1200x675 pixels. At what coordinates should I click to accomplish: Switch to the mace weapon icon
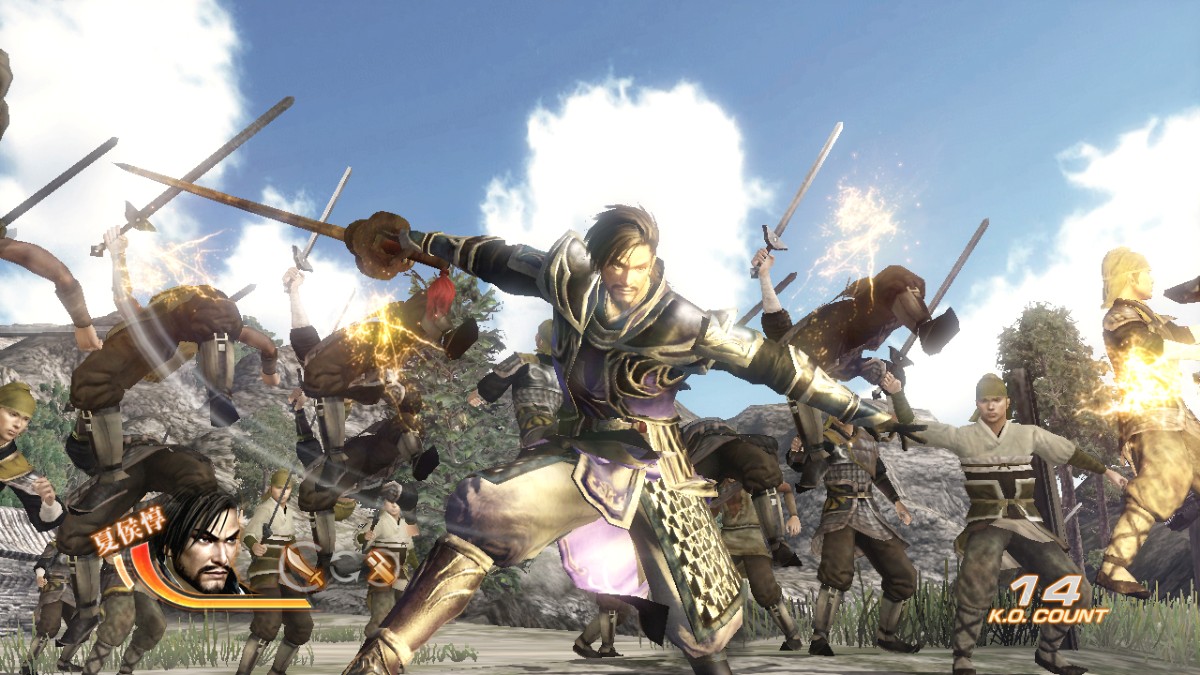[381, 567]
